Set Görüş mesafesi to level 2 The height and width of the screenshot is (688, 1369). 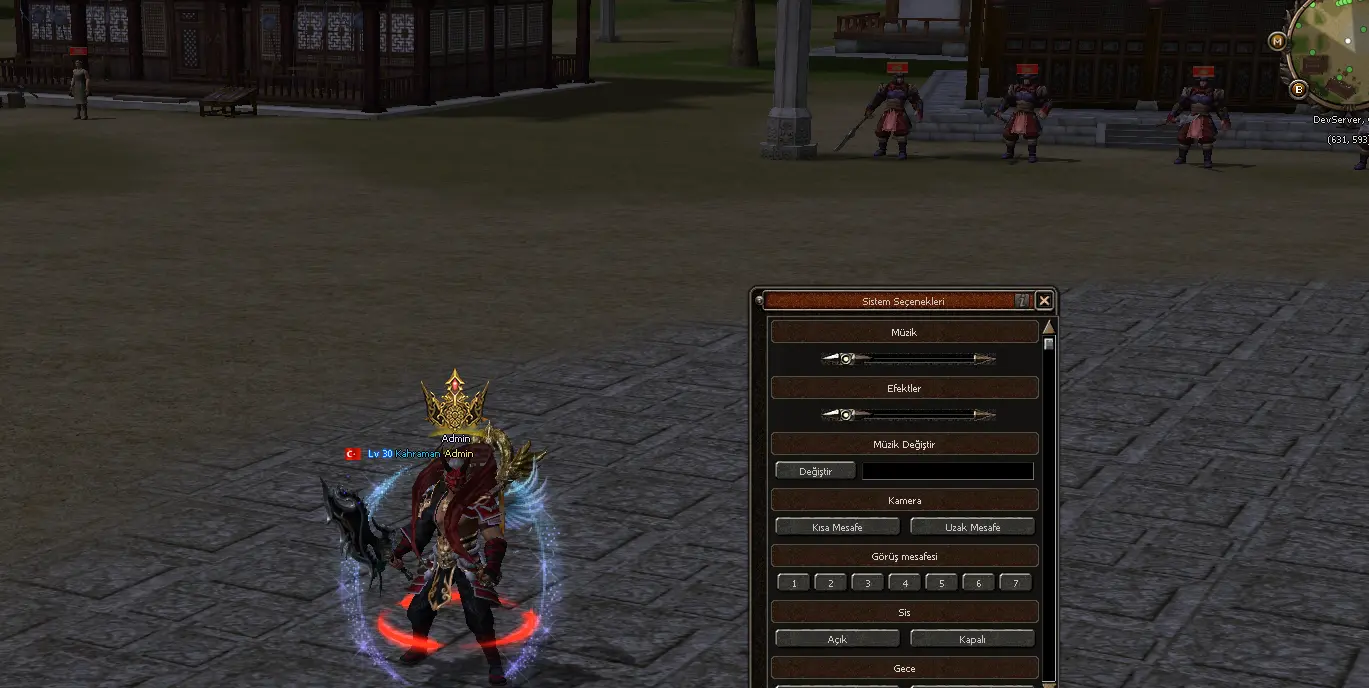831,583
